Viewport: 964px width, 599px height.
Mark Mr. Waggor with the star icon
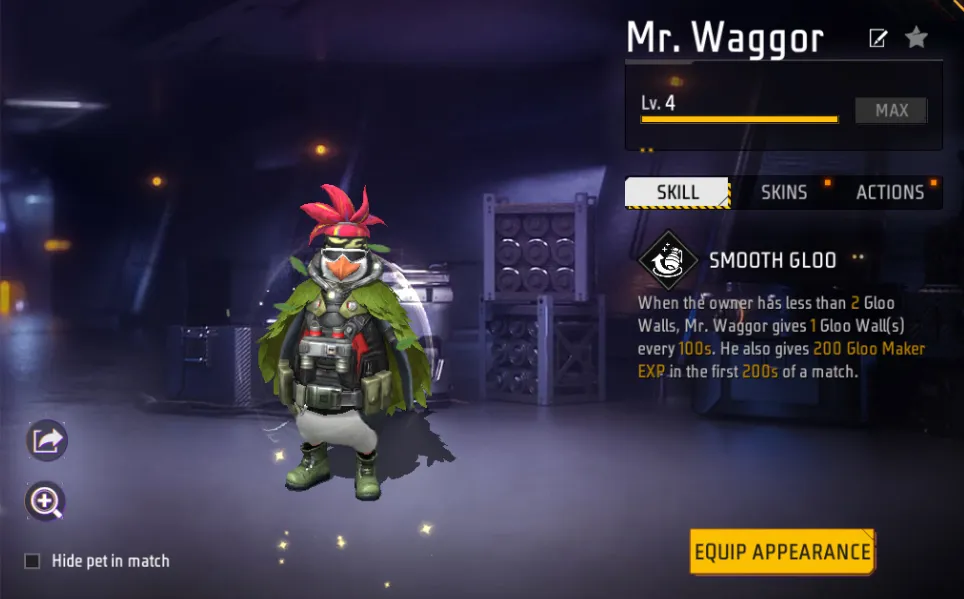coord(916,38)
